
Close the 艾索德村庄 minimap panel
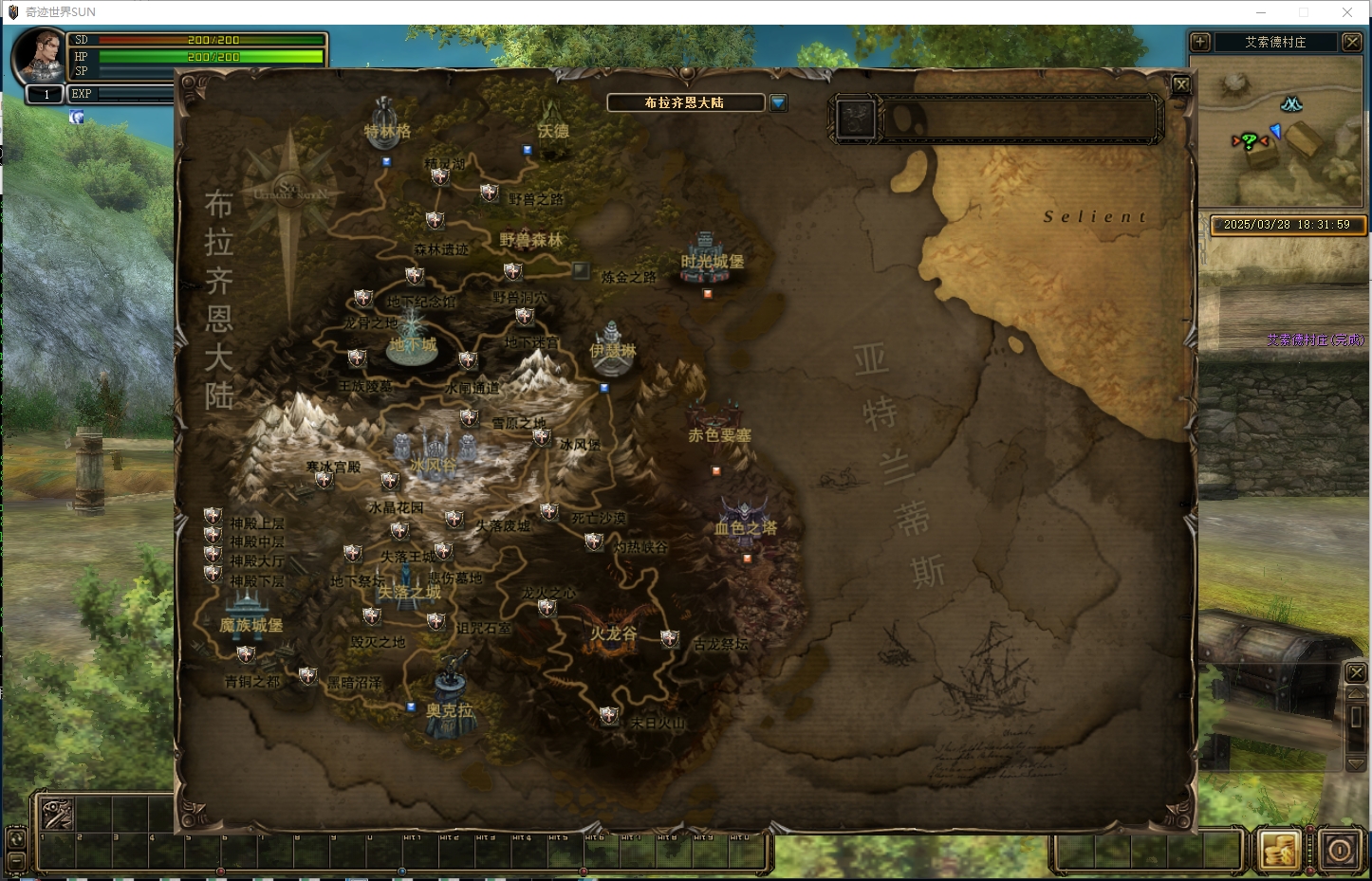tap(1352, 42)
